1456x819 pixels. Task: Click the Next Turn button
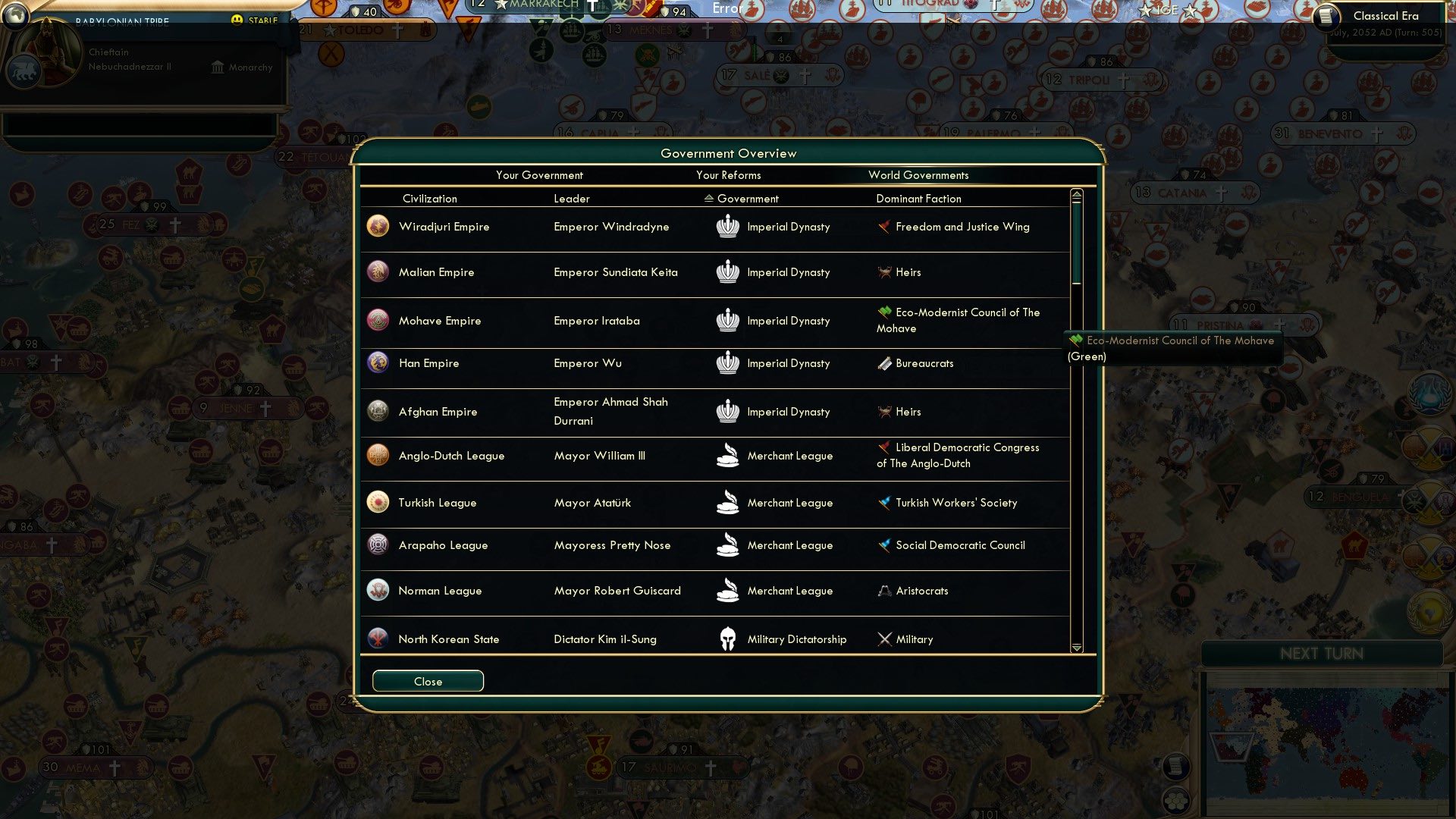point(1322,654)
